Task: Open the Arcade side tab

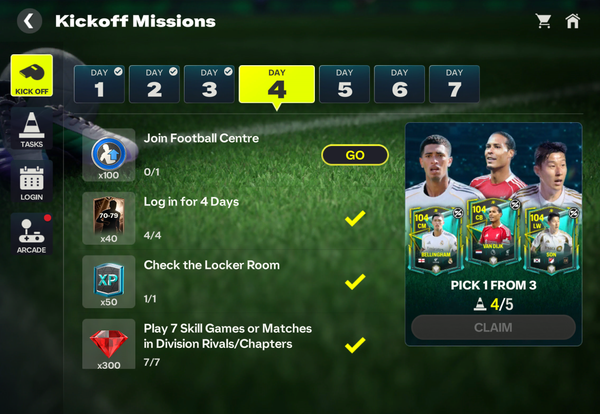Action: (32, 234)
